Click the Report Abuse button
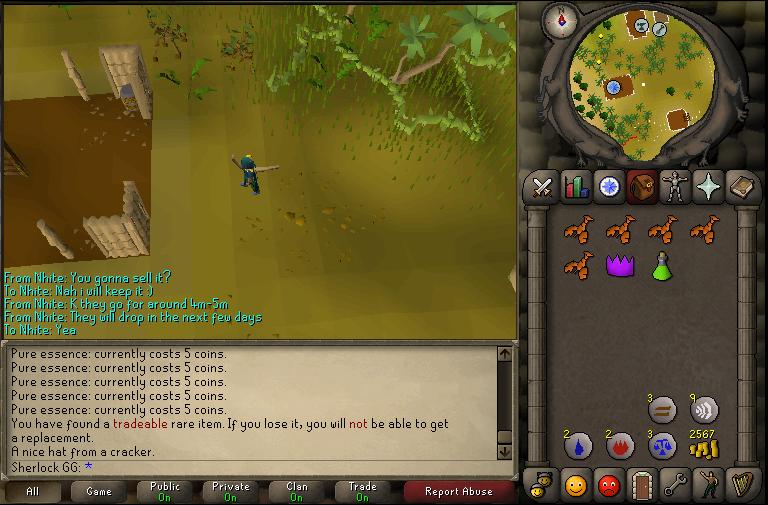This screenshot has width=768, height=505. pos(458,491)
